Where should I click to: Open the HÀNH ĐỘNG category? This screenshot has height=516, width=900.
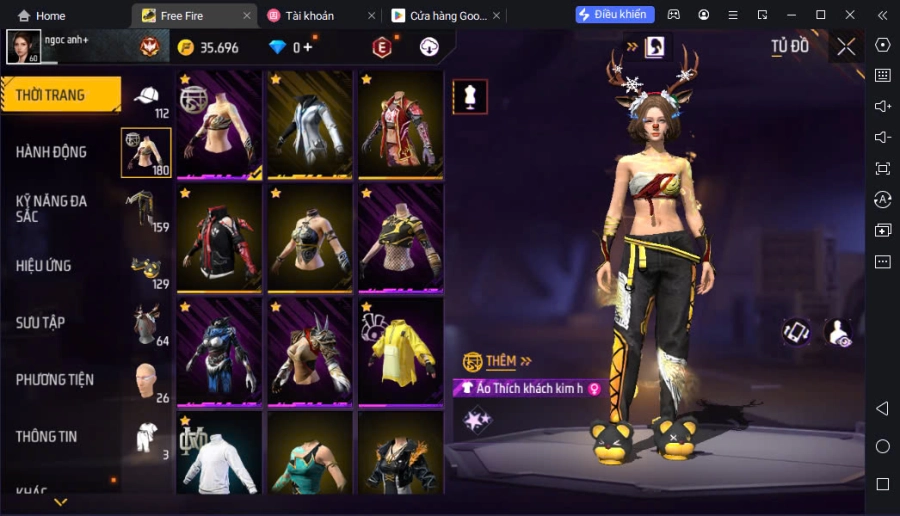(51, 152)
